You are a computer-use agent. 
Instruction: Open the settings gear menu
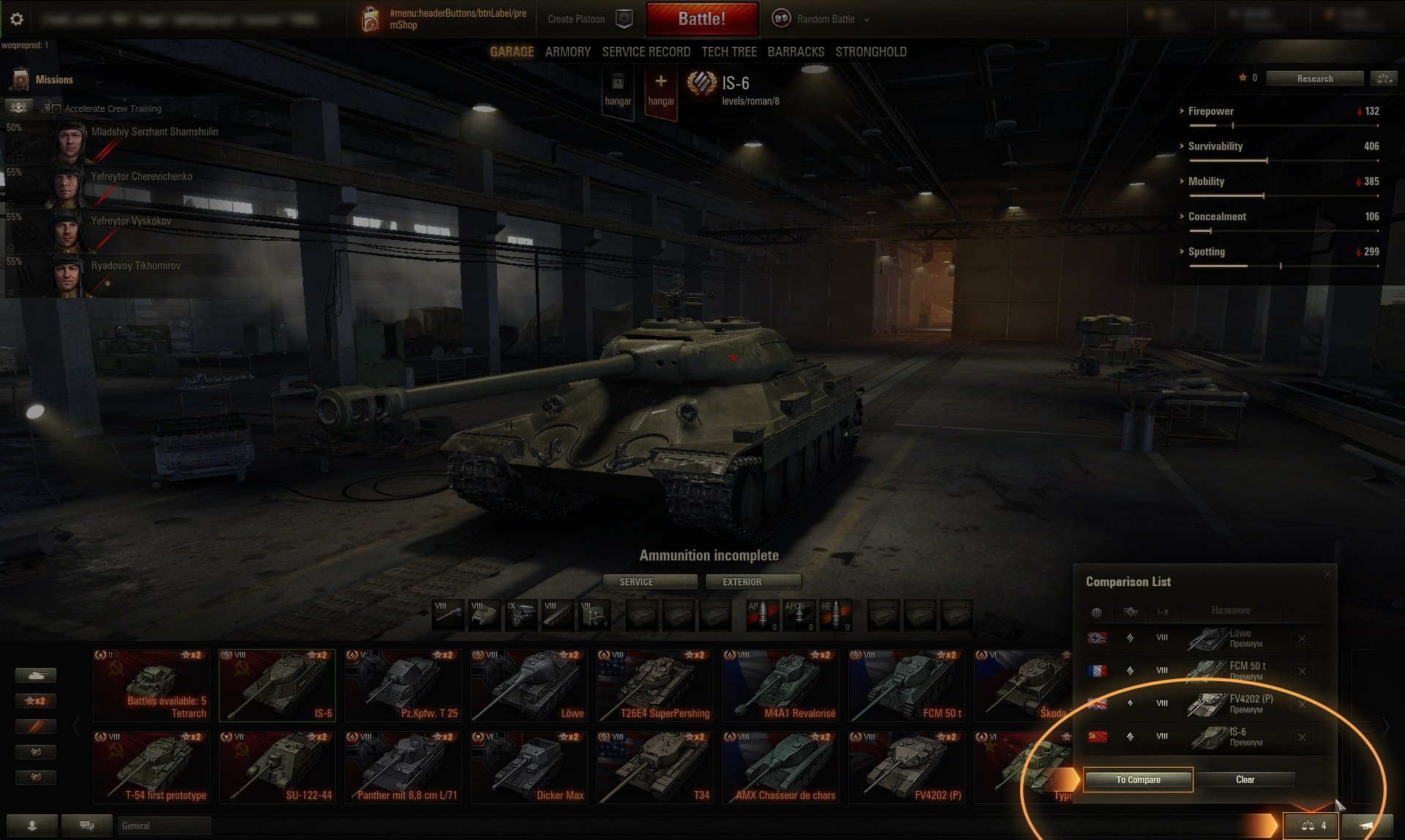(x=17, y=19)
